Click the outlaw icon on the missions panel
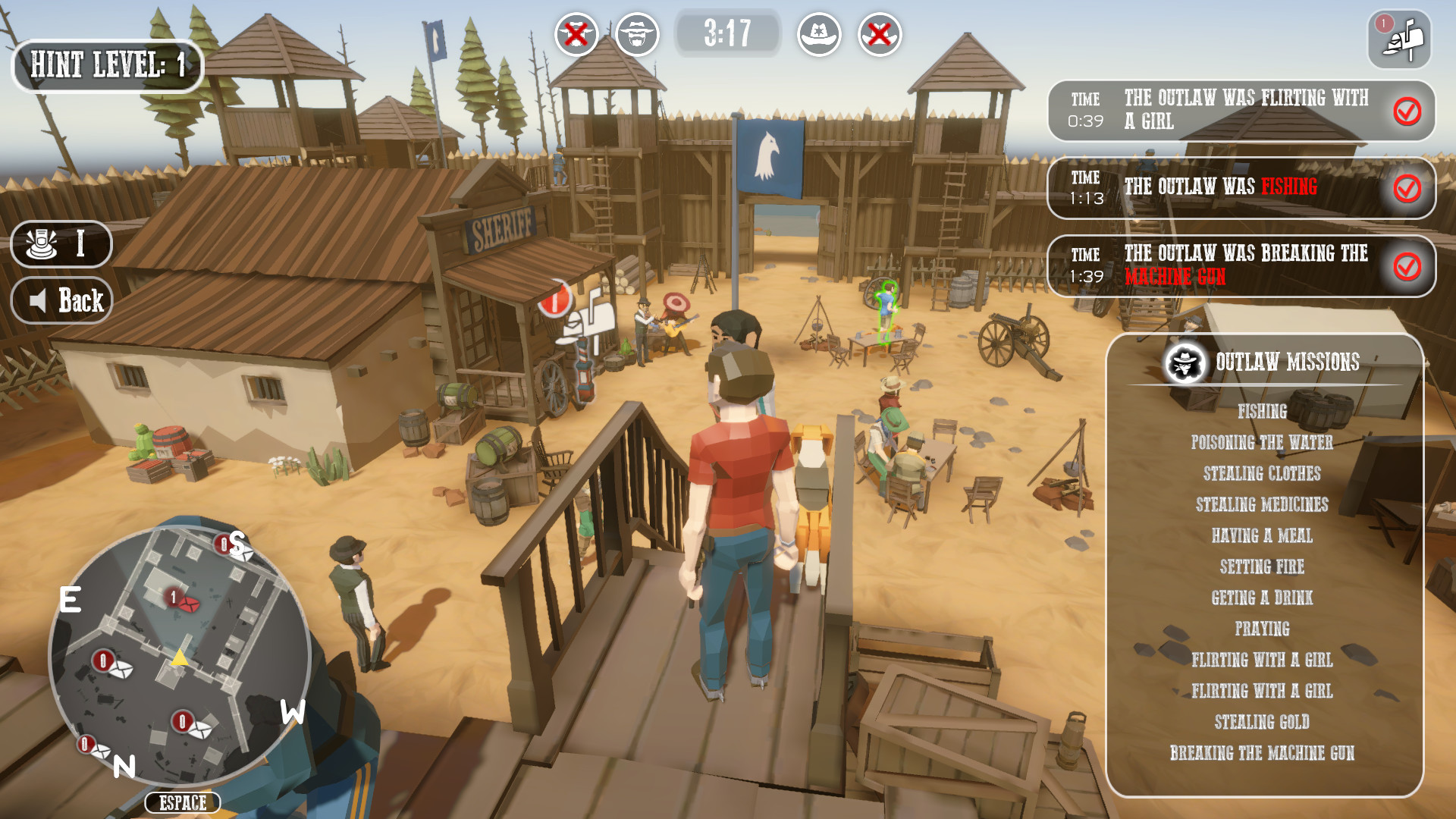The height and width of the screenshot is (819, 1456). click(1183, 362)
